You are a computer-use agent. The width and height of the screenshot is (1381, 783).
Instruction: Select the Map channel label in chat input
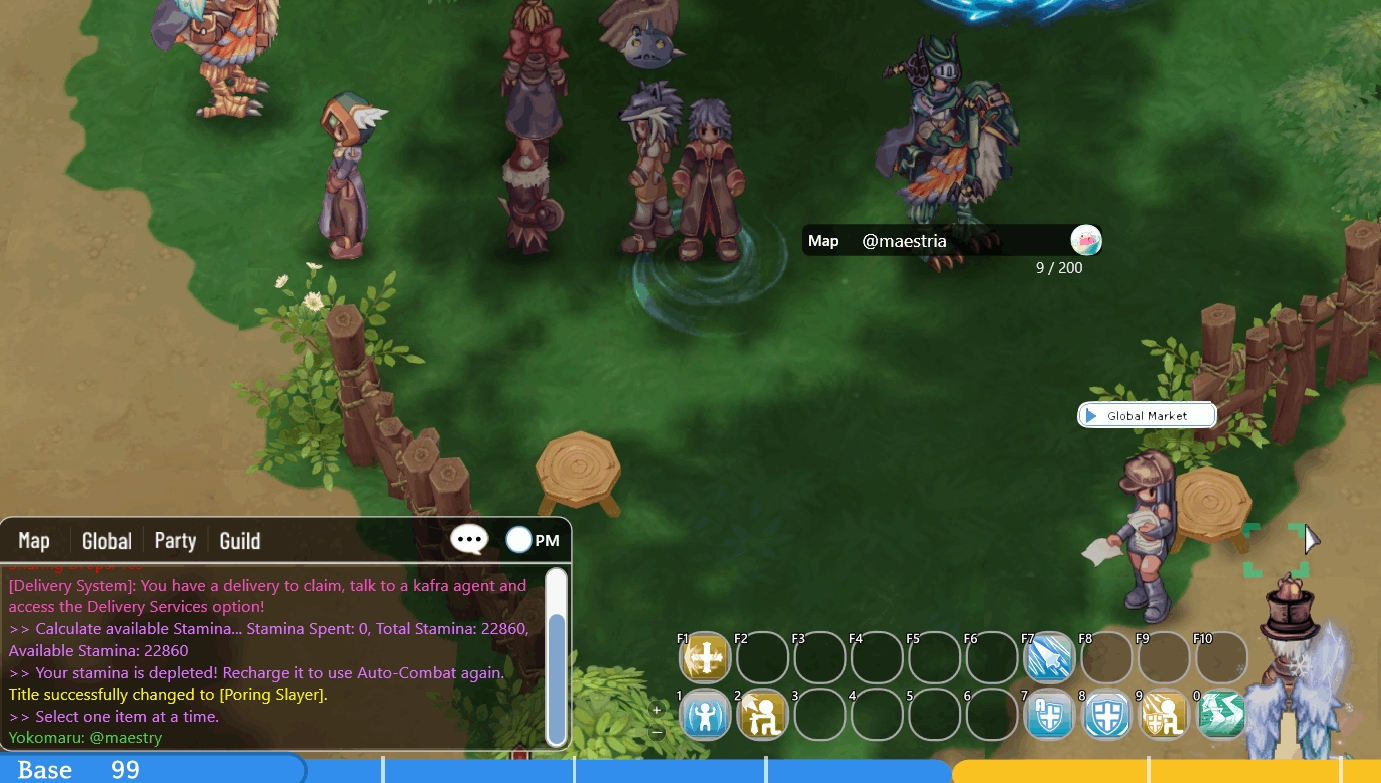tap(823, 241)
